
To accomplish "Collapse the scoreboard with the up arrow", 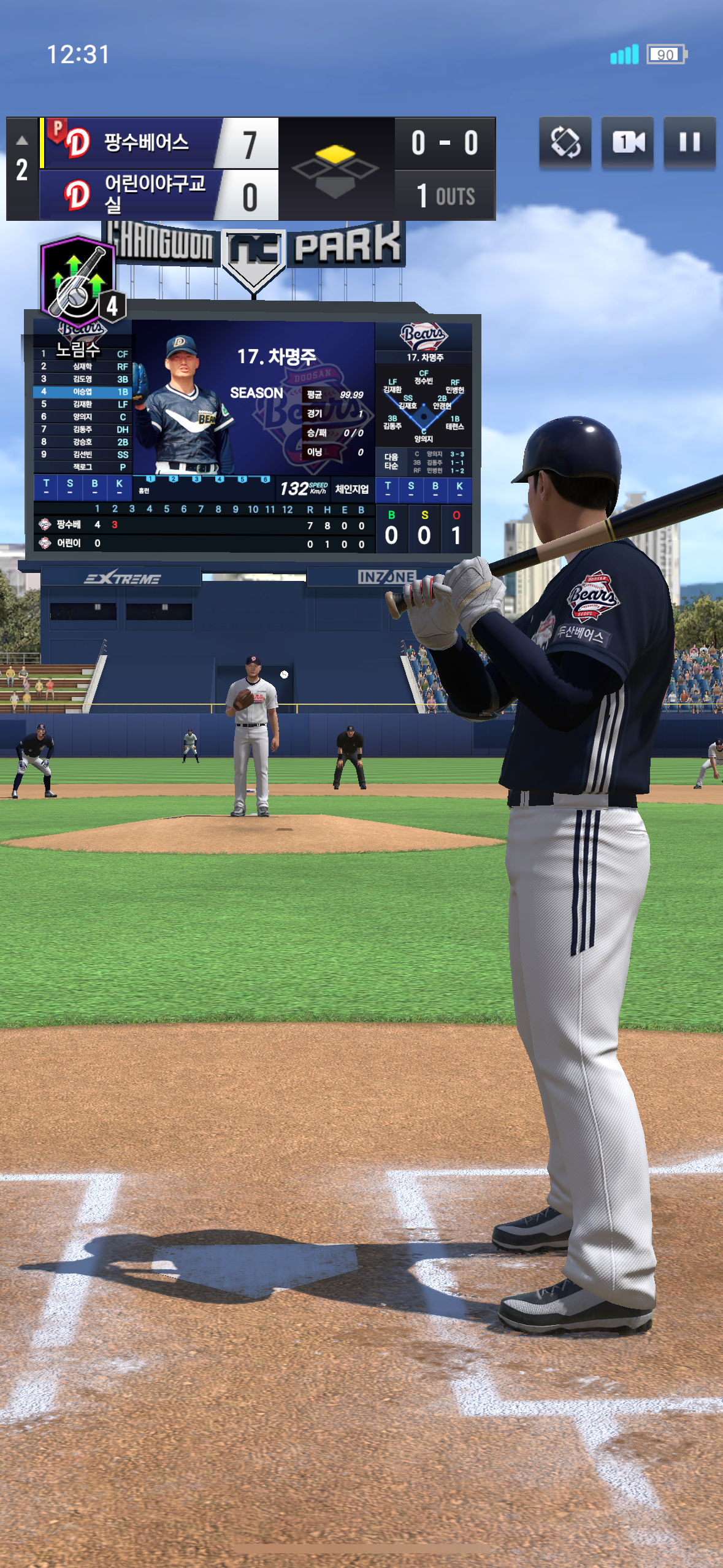I will click(x=22, y=140).
